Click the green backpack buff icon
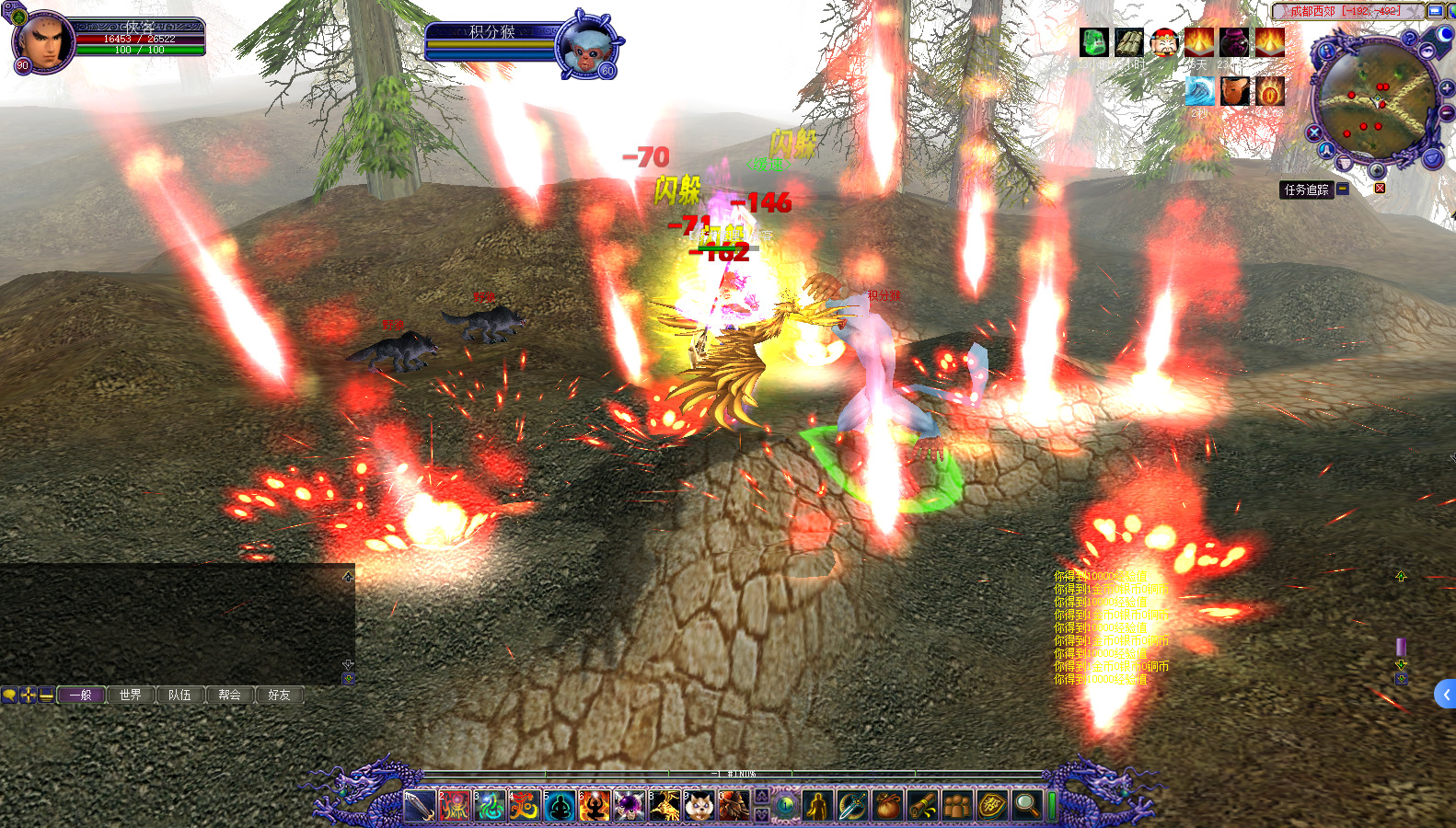Viewport: 1456px width, 828px height. [x=1094, y=42]
